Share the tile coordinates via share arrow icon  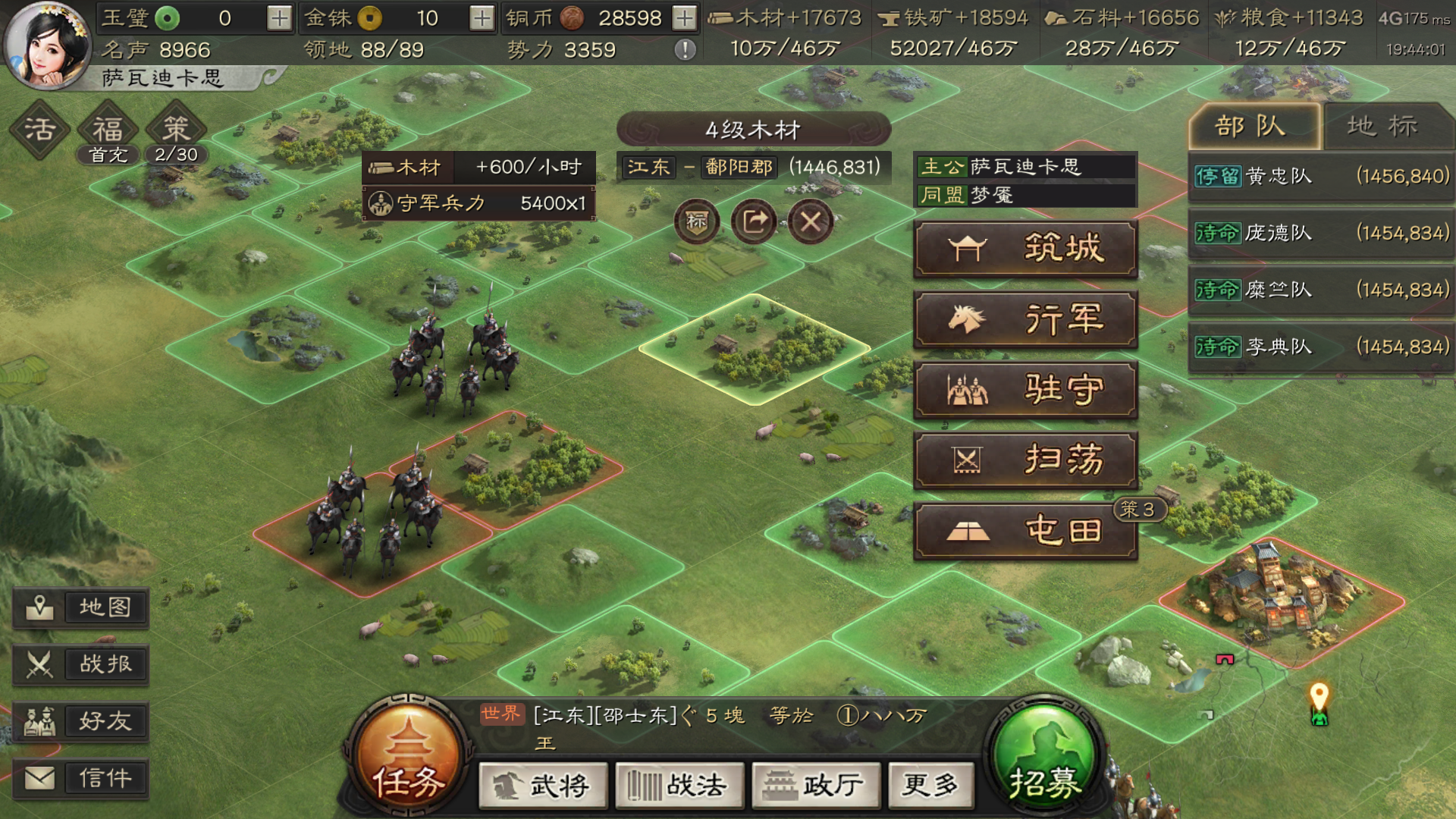tap(754, 221)
